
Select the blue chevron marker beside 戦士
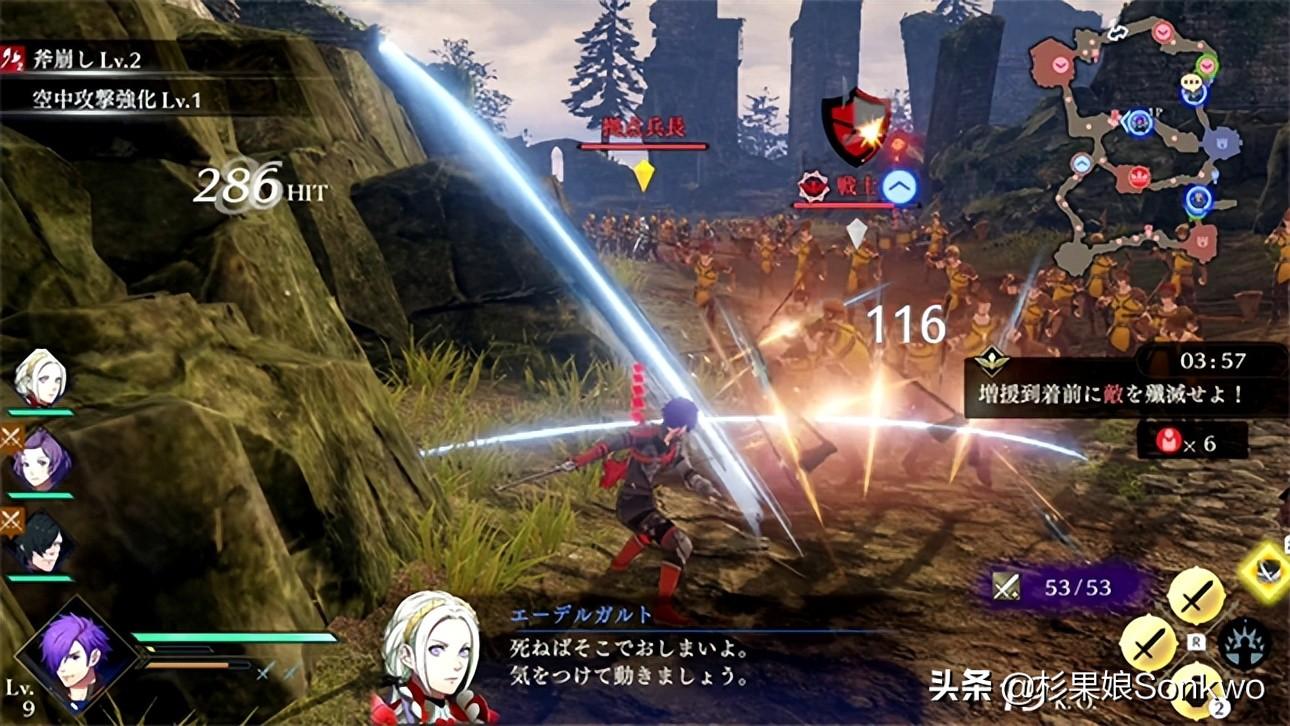pos(900,187)
